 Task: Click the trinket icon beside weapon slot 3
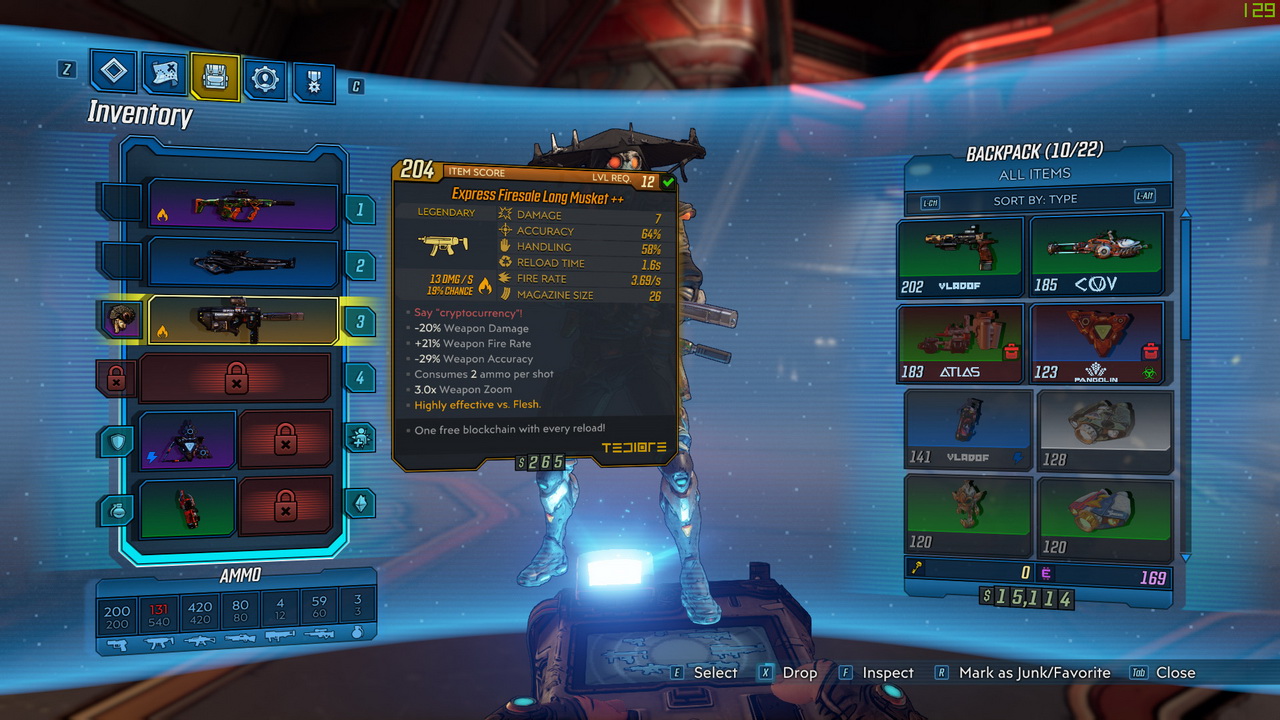click(x=124, y=320)
